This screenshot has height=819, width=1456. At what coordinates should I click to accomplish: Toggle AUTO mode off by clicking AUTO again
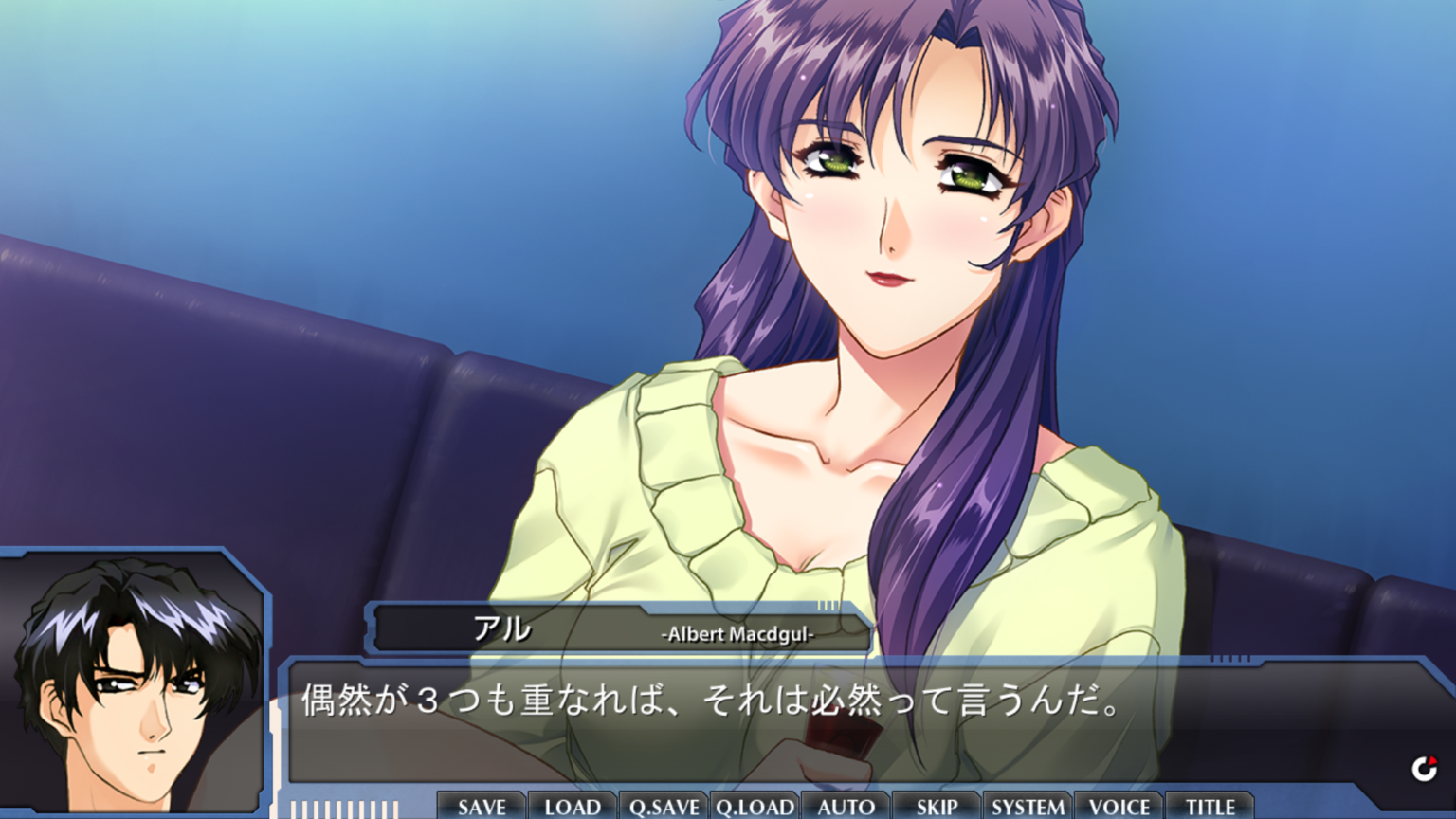844,807
